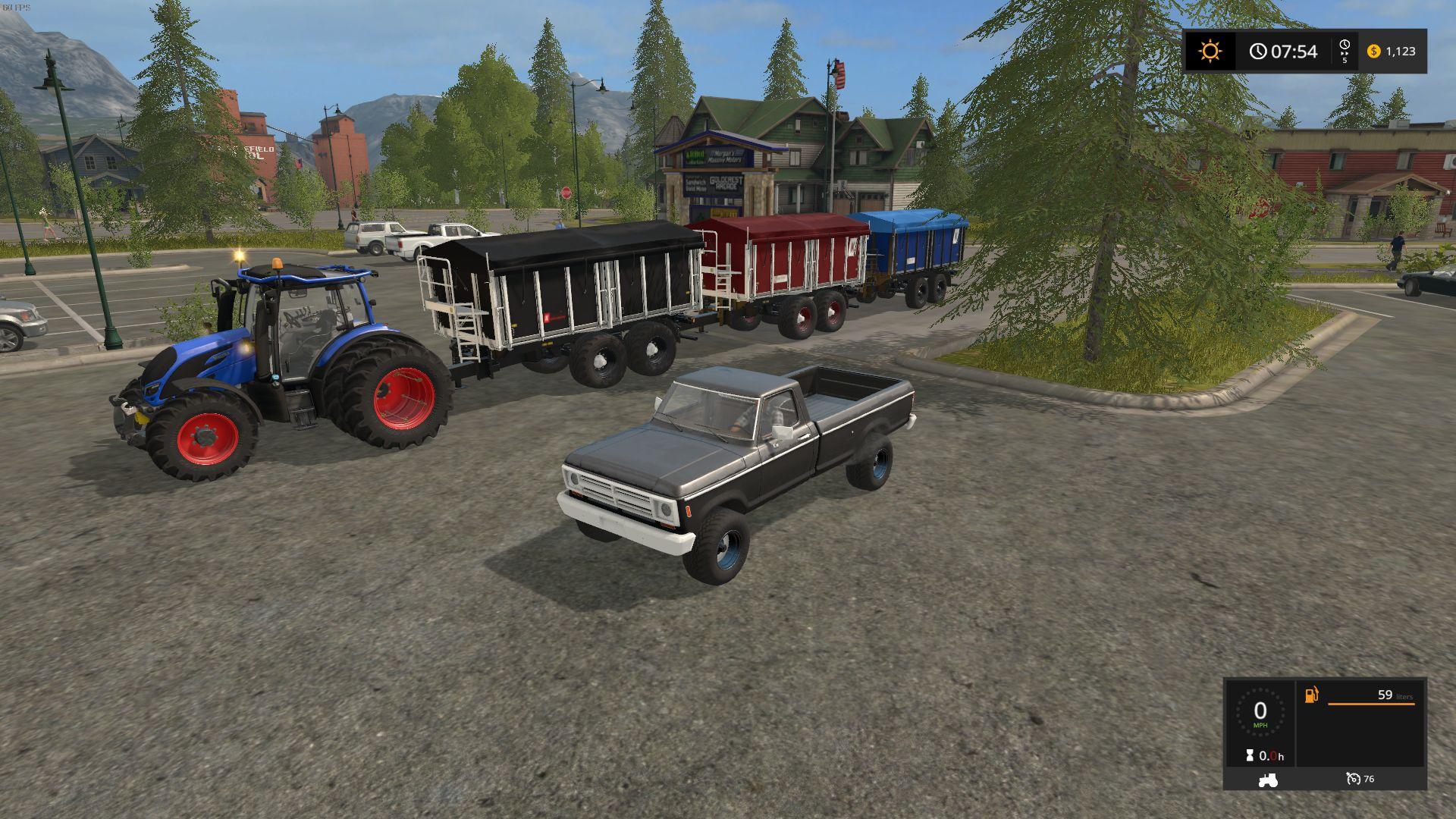Select the time scale speed icon
Image resolution: width=1456 pixels, height=819 pixels.
tap(1345, 51)
